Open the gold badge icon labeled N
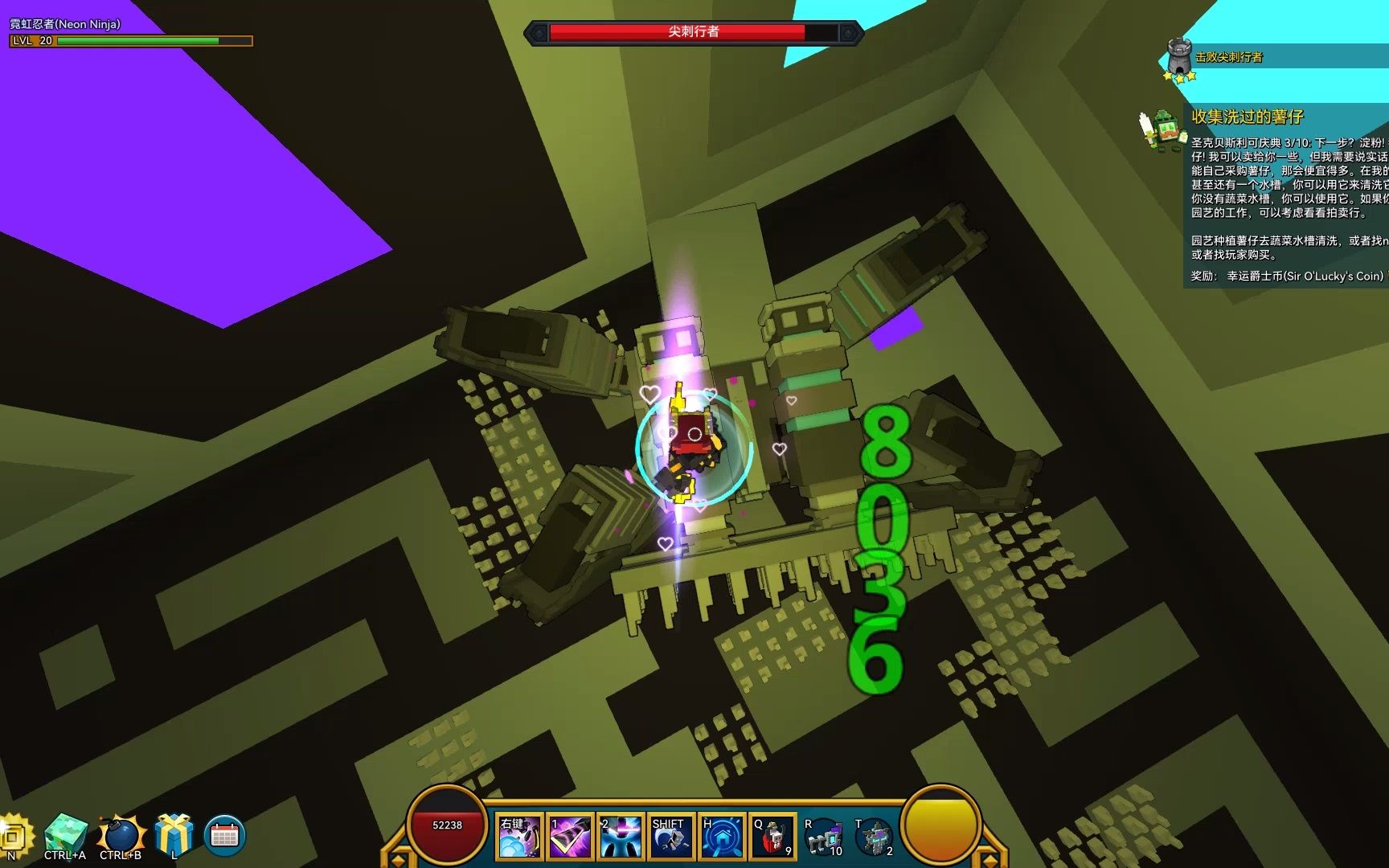Screen dimensions: 1389x868 point(13,836)
